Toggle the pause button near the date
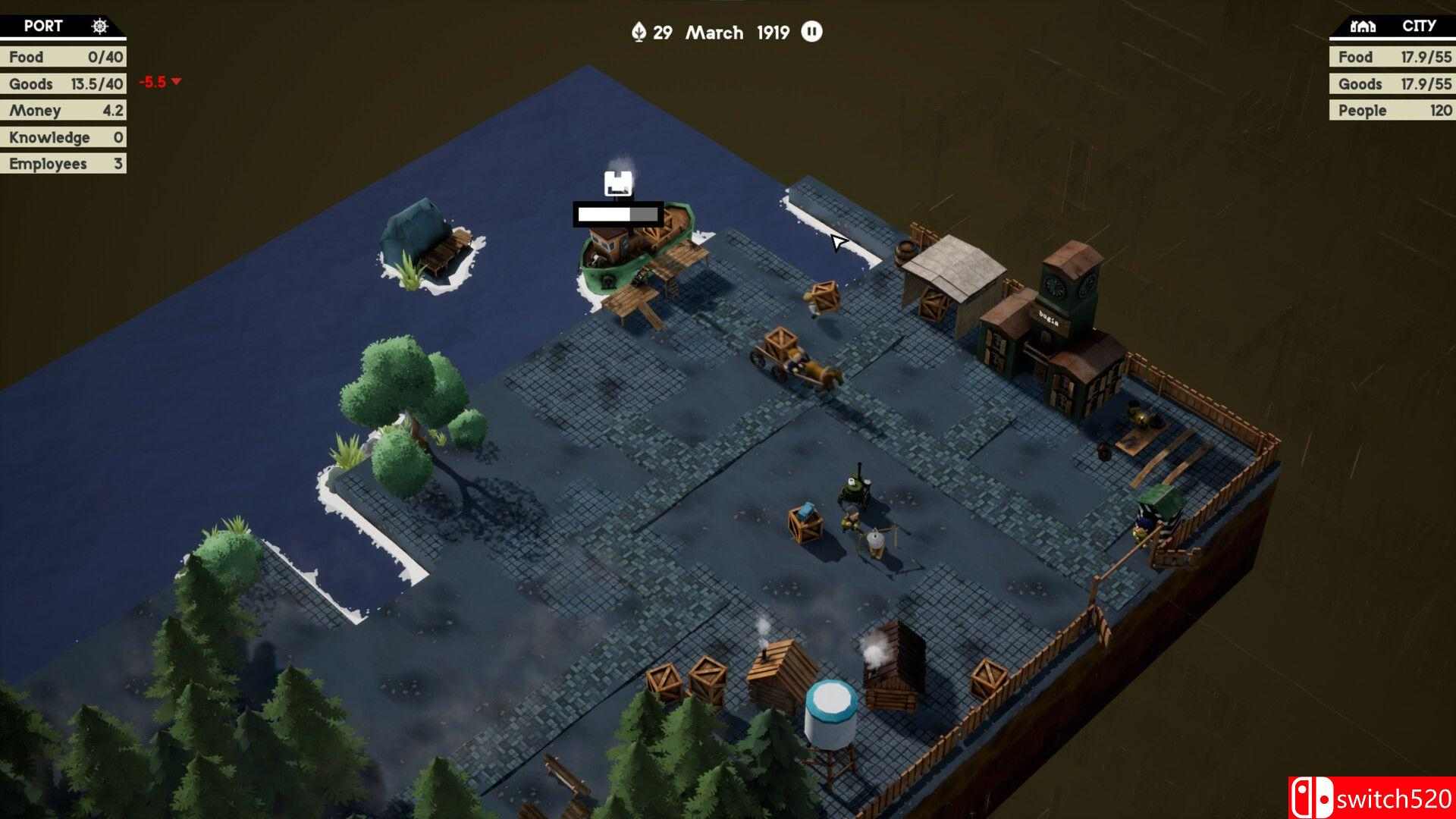1456x819 pixels. pyautogui.click(x=811, y=32)
